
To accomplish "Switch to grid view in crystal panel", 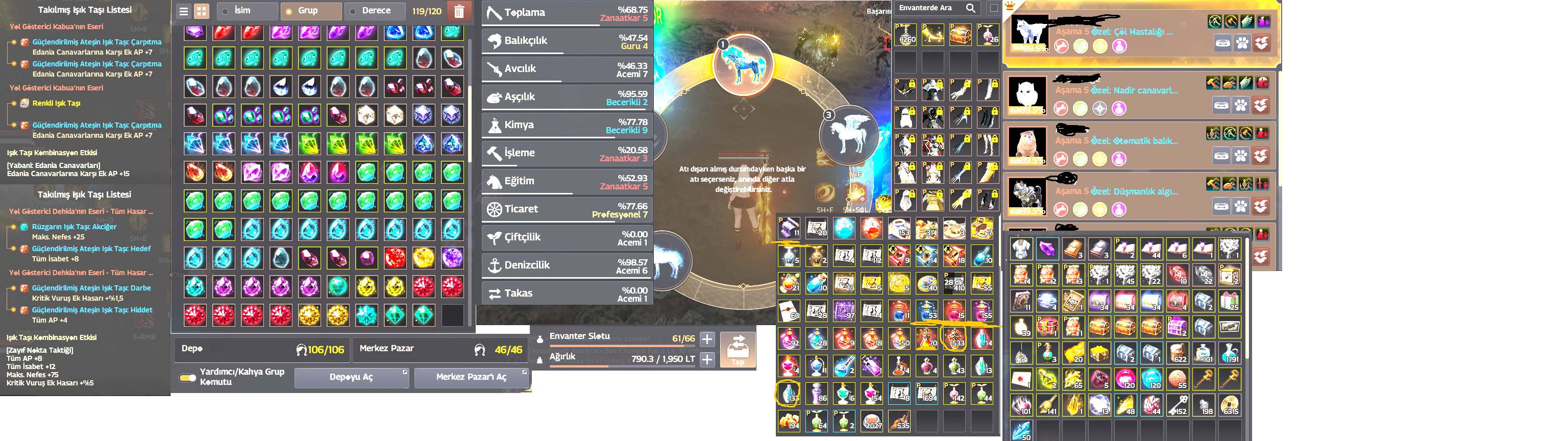I will [202, 11].
